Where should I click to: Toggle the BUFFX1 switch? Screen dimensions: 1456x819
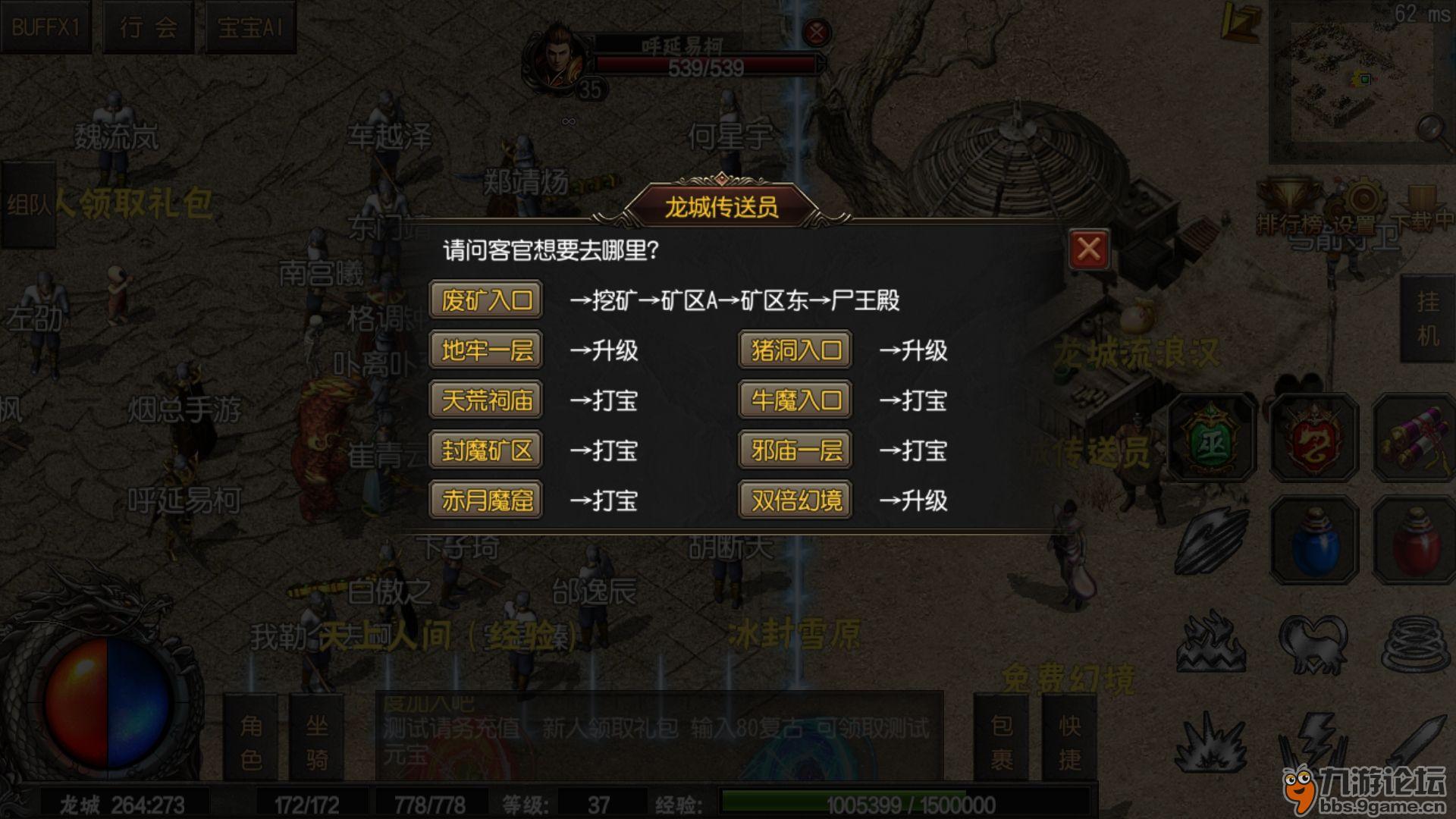[45, 25]
